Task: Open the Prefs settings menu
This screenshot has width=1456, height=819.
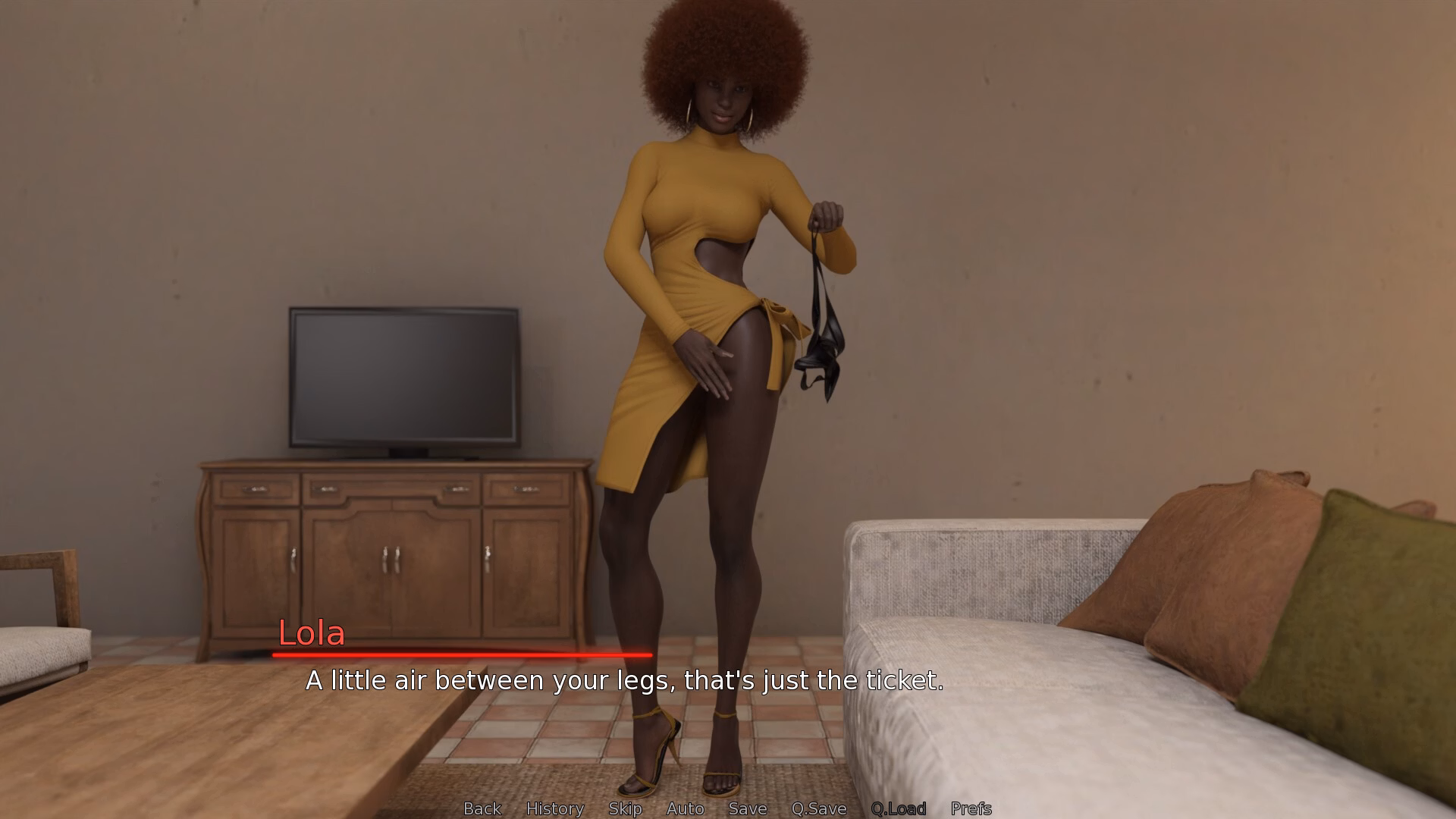Action: [x=971, y=808]
